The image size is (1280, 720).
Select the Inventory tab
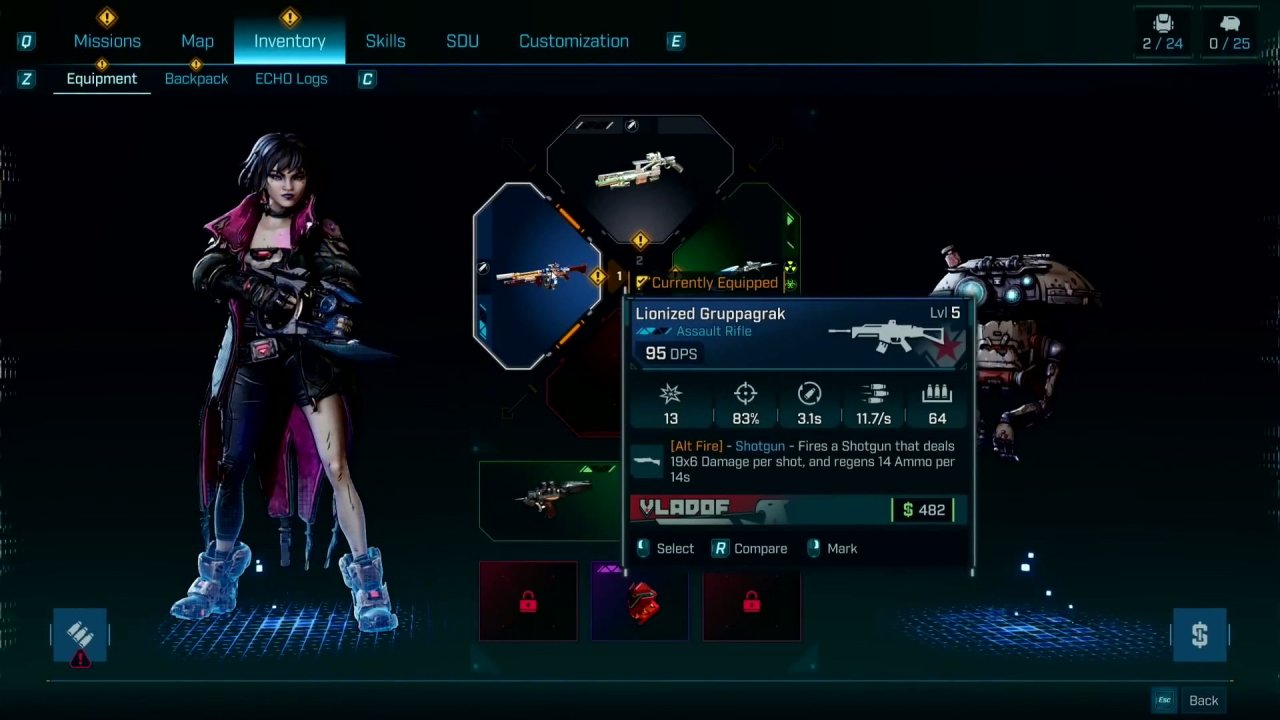[289, 41]
